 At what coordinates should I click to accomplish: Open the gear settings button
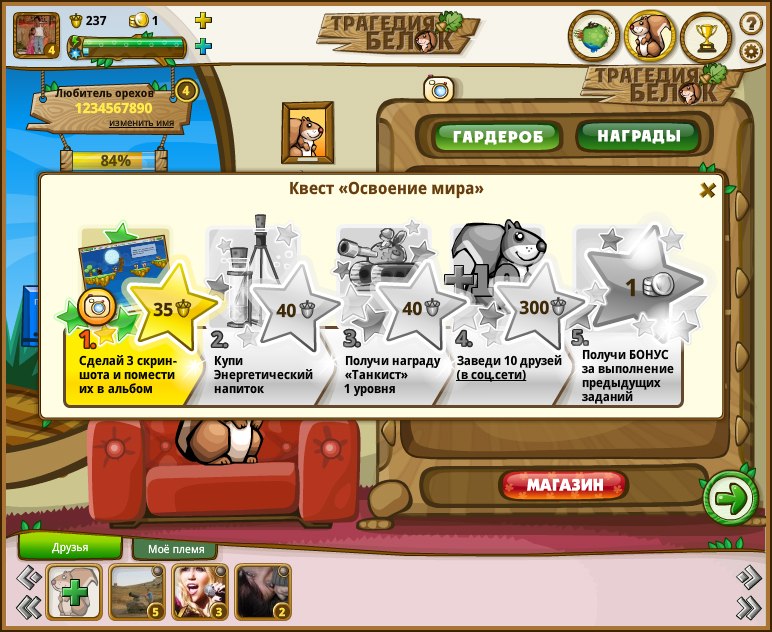click(x=750, y=51)
